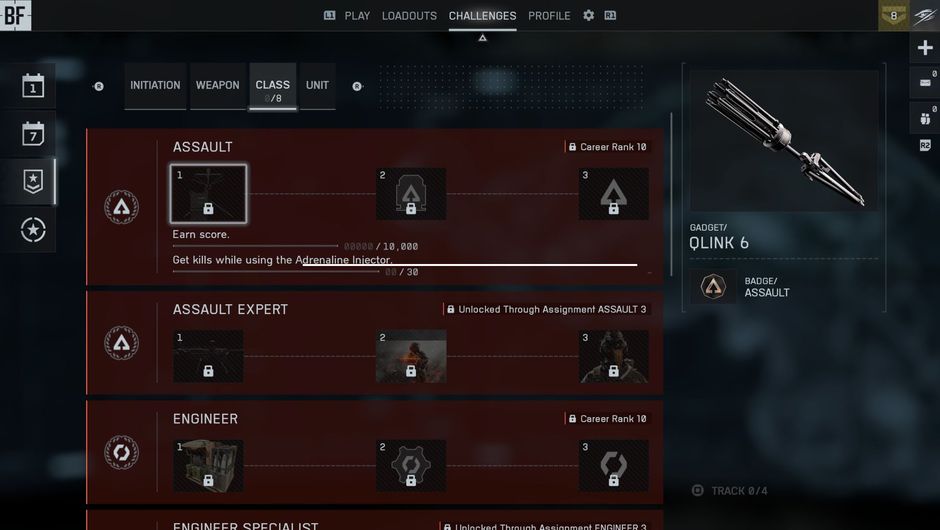
Task: Switch to the Initiation challenges tab
Action: pyautogui.click(x=155, y=86)
